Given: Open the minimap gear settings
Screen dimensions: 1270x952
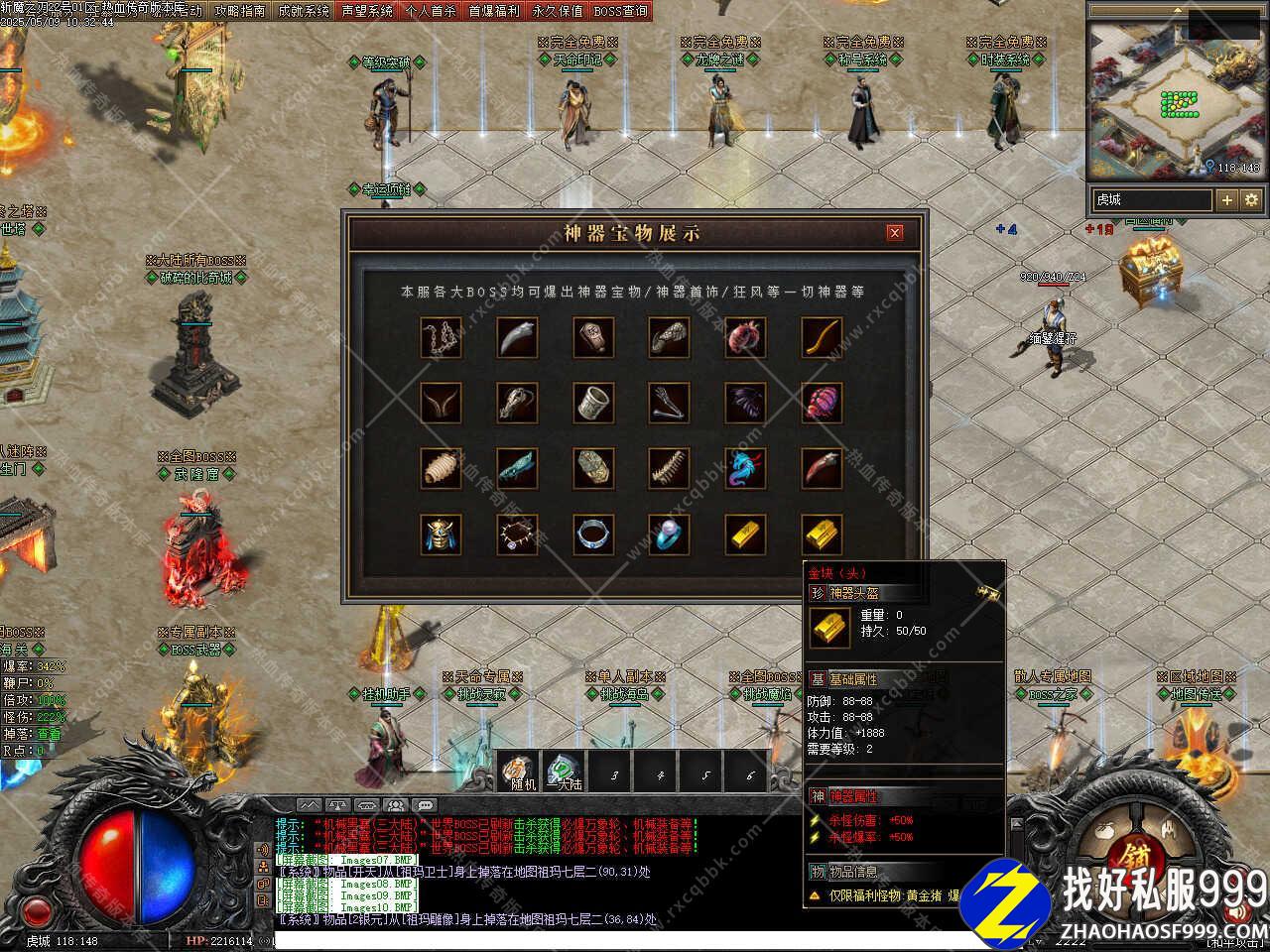Looking at the screenshot, I should pos(1251,199).
